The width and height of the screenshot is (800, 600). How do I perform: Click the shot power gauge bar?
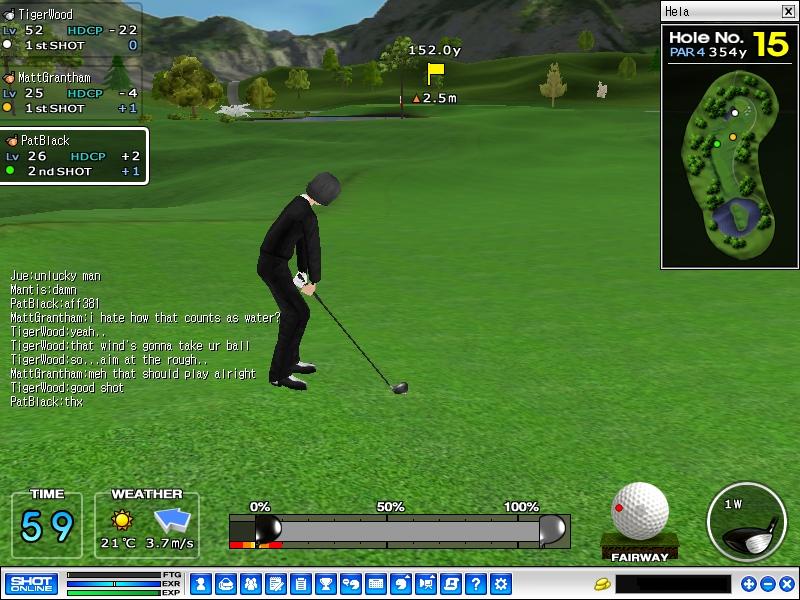tap(400, 528)
